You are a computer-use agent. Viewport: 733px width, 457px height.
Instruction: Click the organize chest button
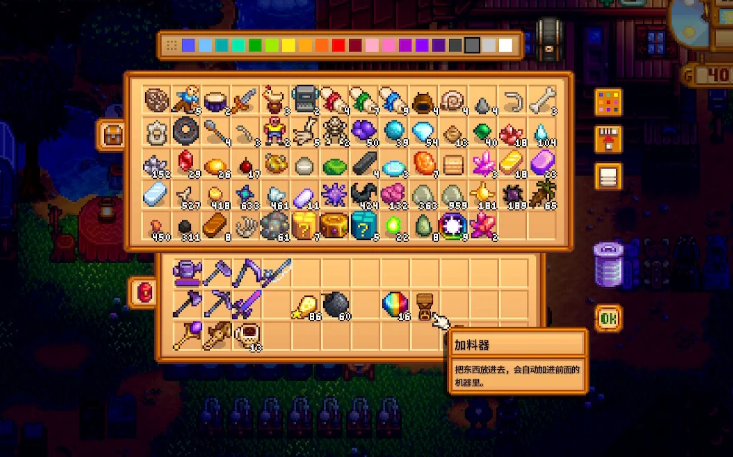pos(608,178)
